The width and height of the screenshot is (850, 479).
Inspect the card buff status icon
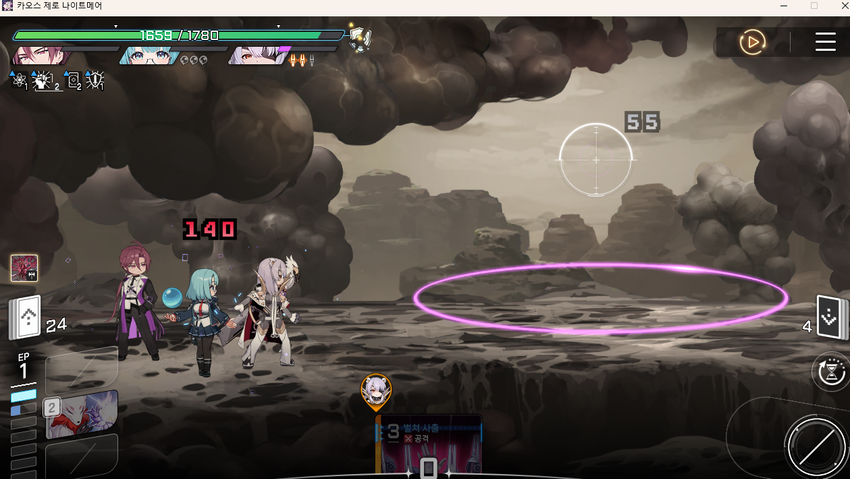click(x=72, y=81)
